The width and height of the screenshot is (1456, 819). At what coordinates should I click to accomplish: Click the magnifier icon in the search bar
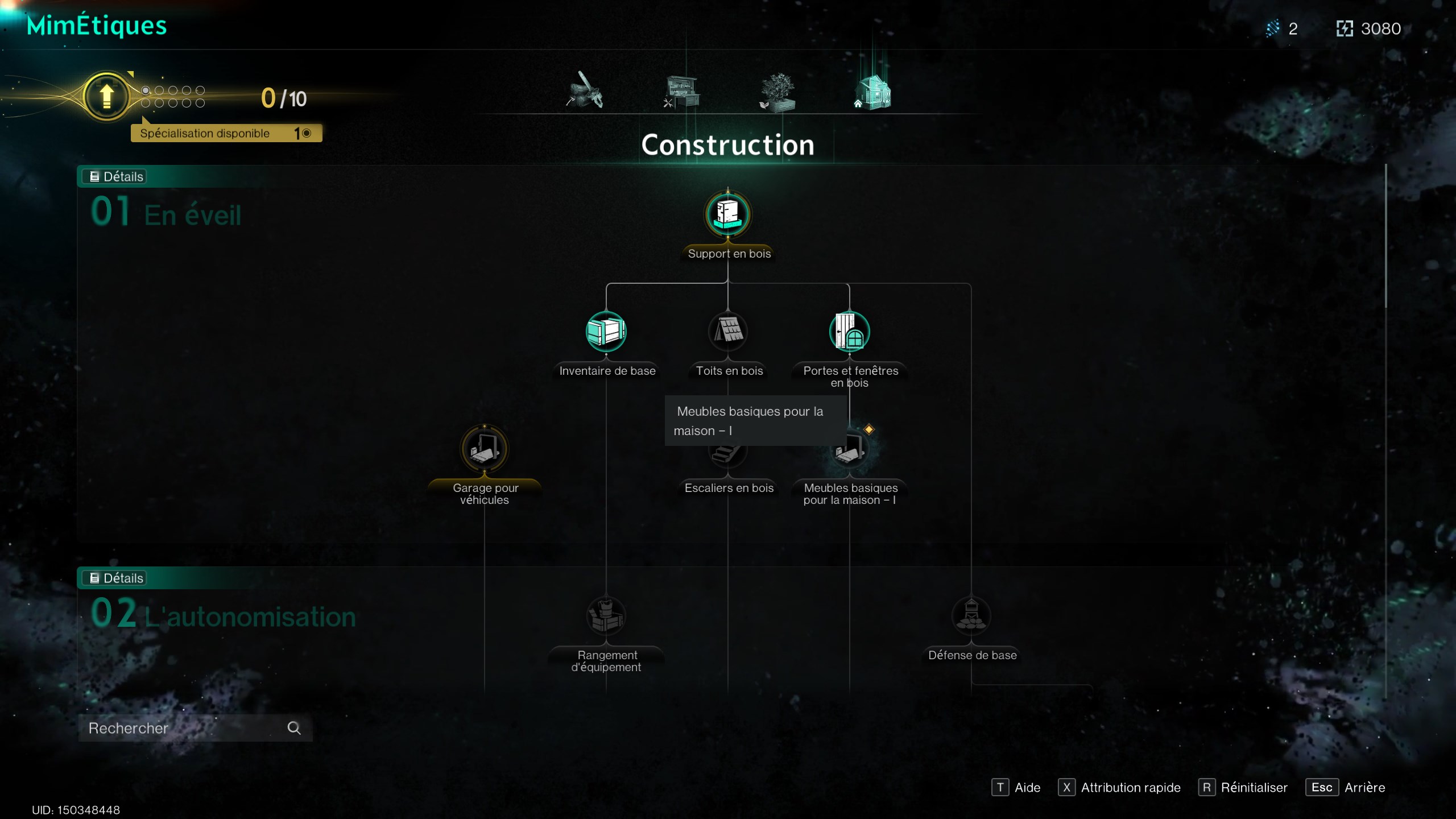click(x=294, y=728)
